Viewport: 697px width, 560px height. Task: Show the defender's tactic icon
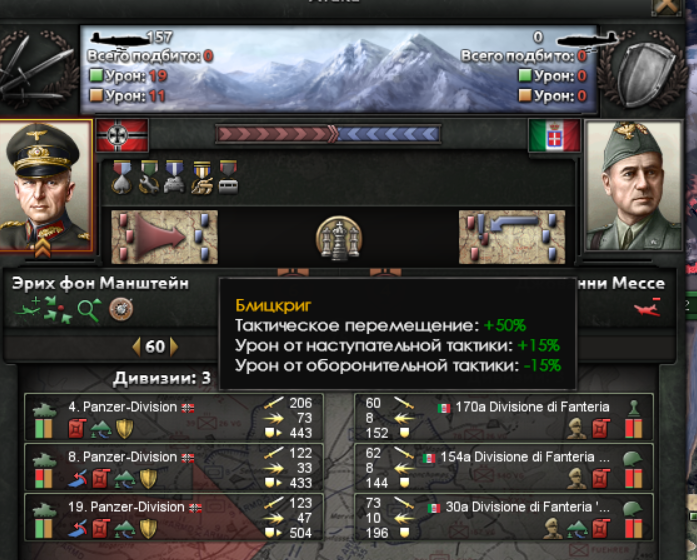505,236
